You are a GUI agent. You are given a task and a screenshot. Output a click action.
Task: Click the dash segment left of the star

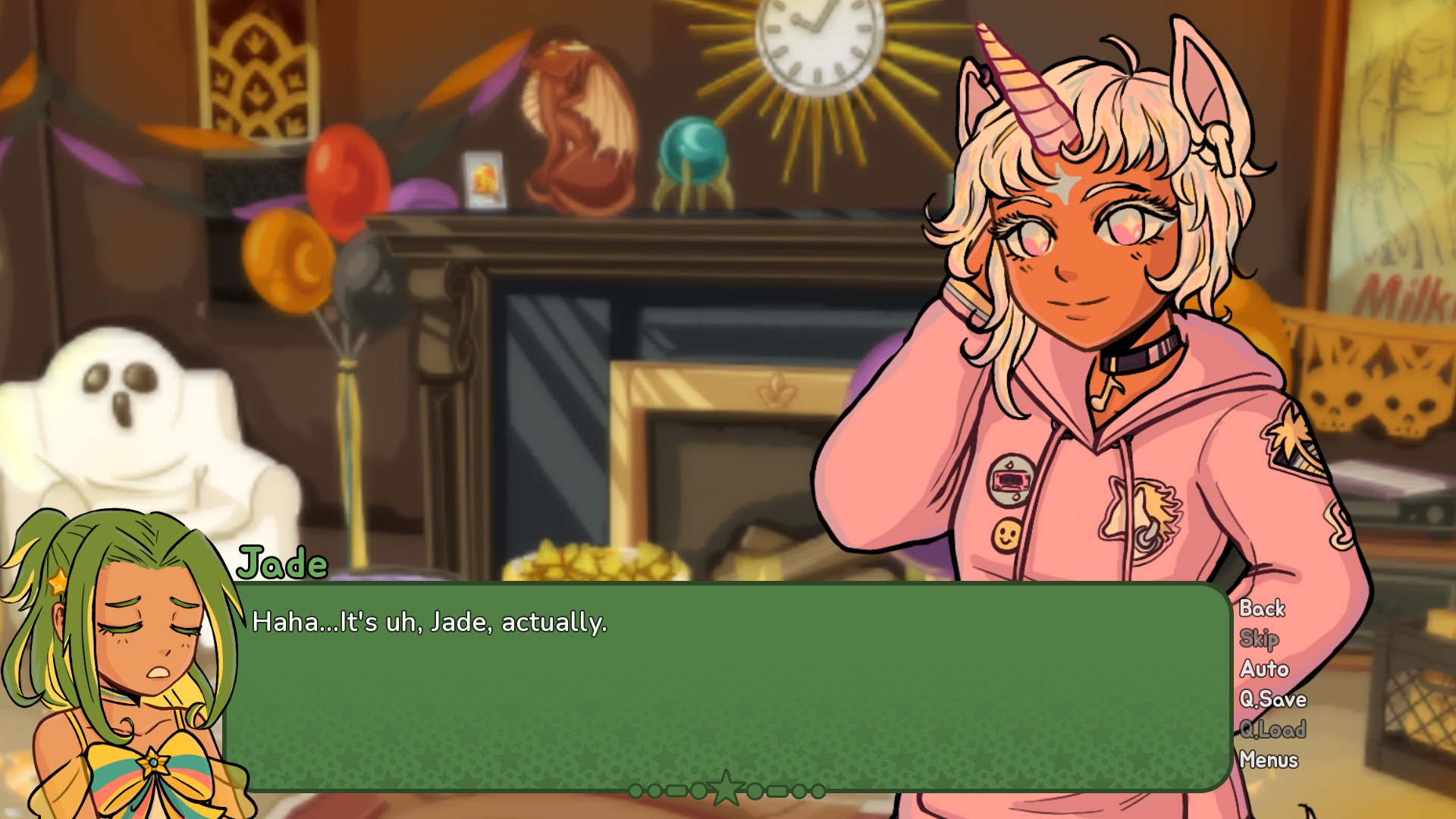677,791
